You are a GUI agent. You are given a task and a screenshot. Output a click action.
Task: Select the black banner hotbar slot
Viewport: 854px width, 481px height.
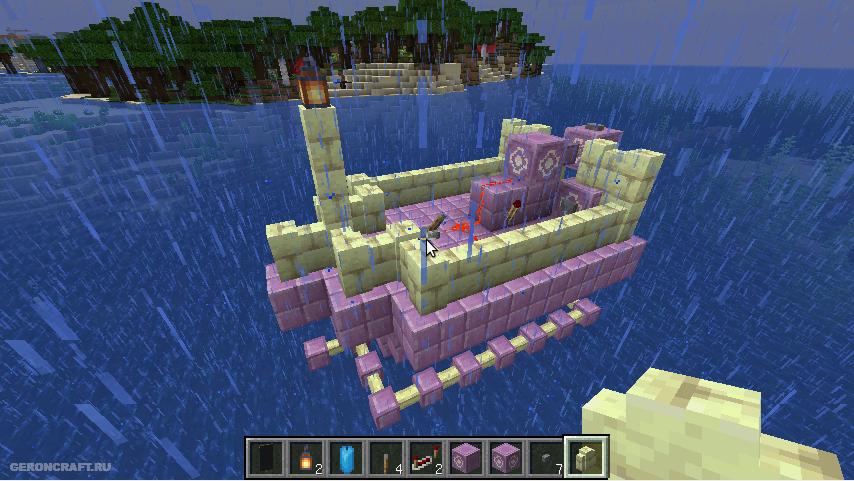point(265,458)
